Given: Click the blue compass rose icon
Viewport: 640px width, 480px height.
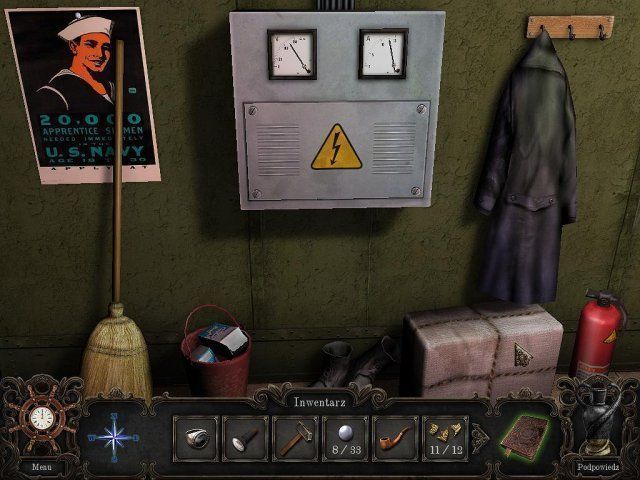Looking at the screenshot, I should [x=114, y=436].
